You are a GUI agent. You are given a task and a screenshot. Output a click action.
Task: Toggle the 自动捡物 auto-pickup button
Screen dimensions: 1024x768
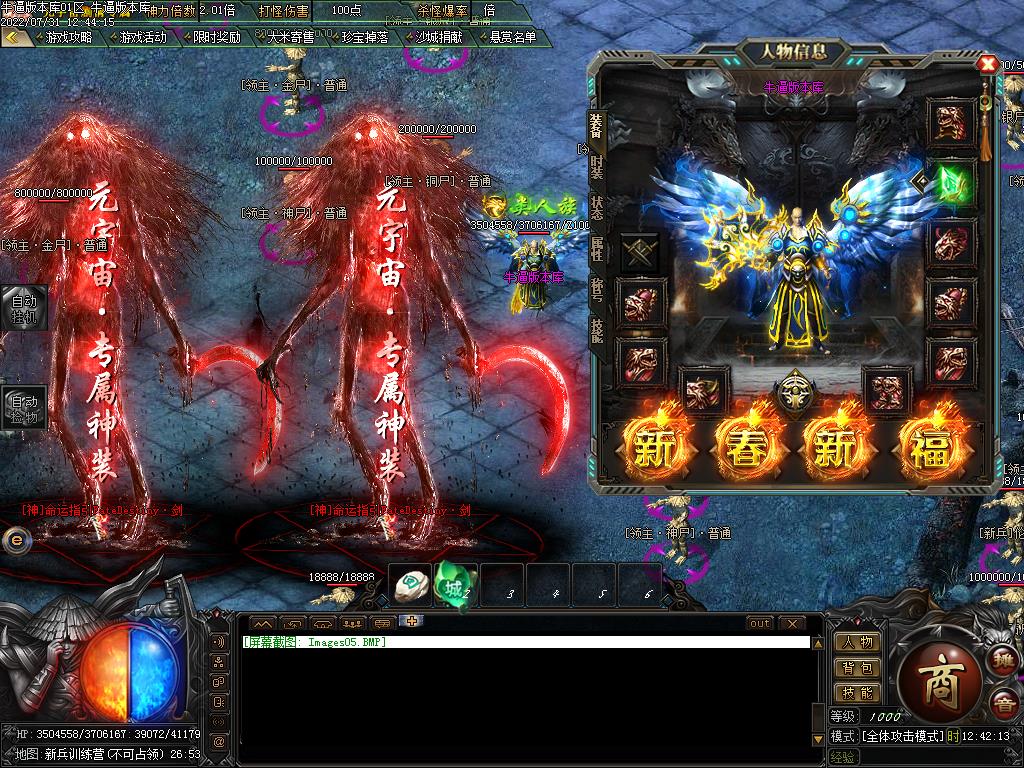22,407
